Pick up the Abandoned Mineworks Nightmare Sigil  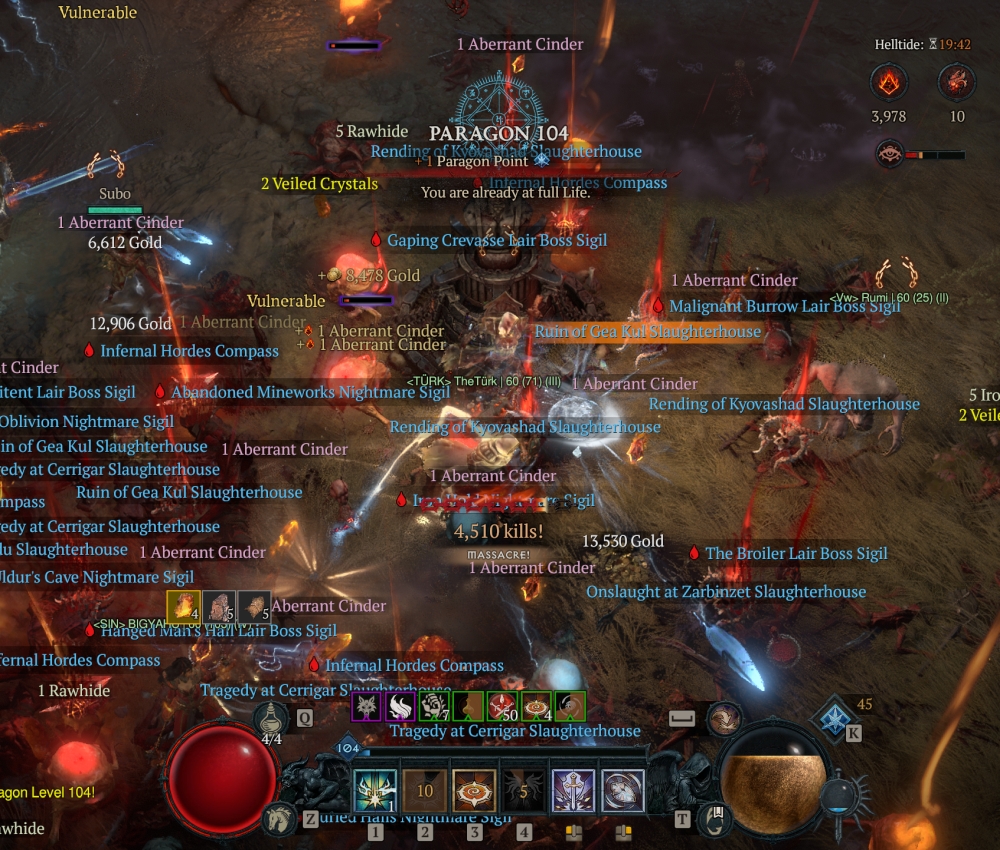click(x=310, y=392)
